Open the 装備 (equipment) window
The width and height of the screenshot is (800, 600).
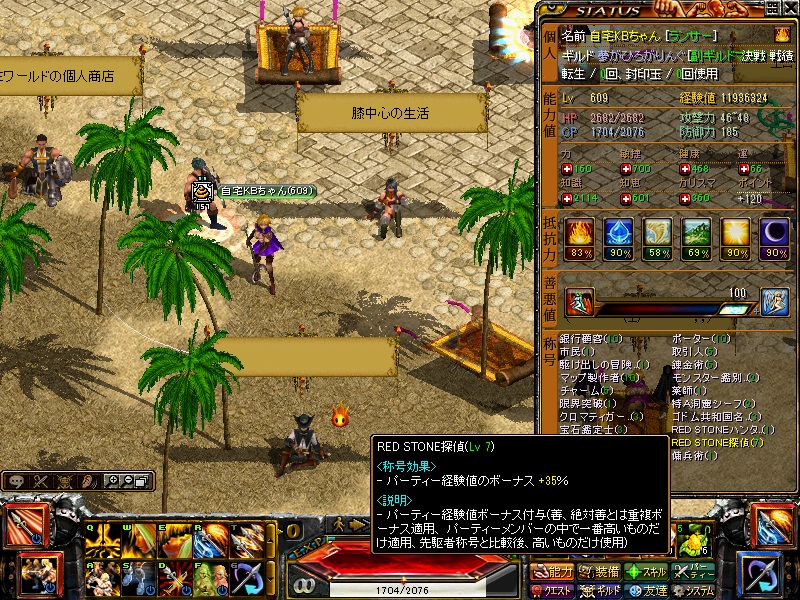click(x=600, y=572)
